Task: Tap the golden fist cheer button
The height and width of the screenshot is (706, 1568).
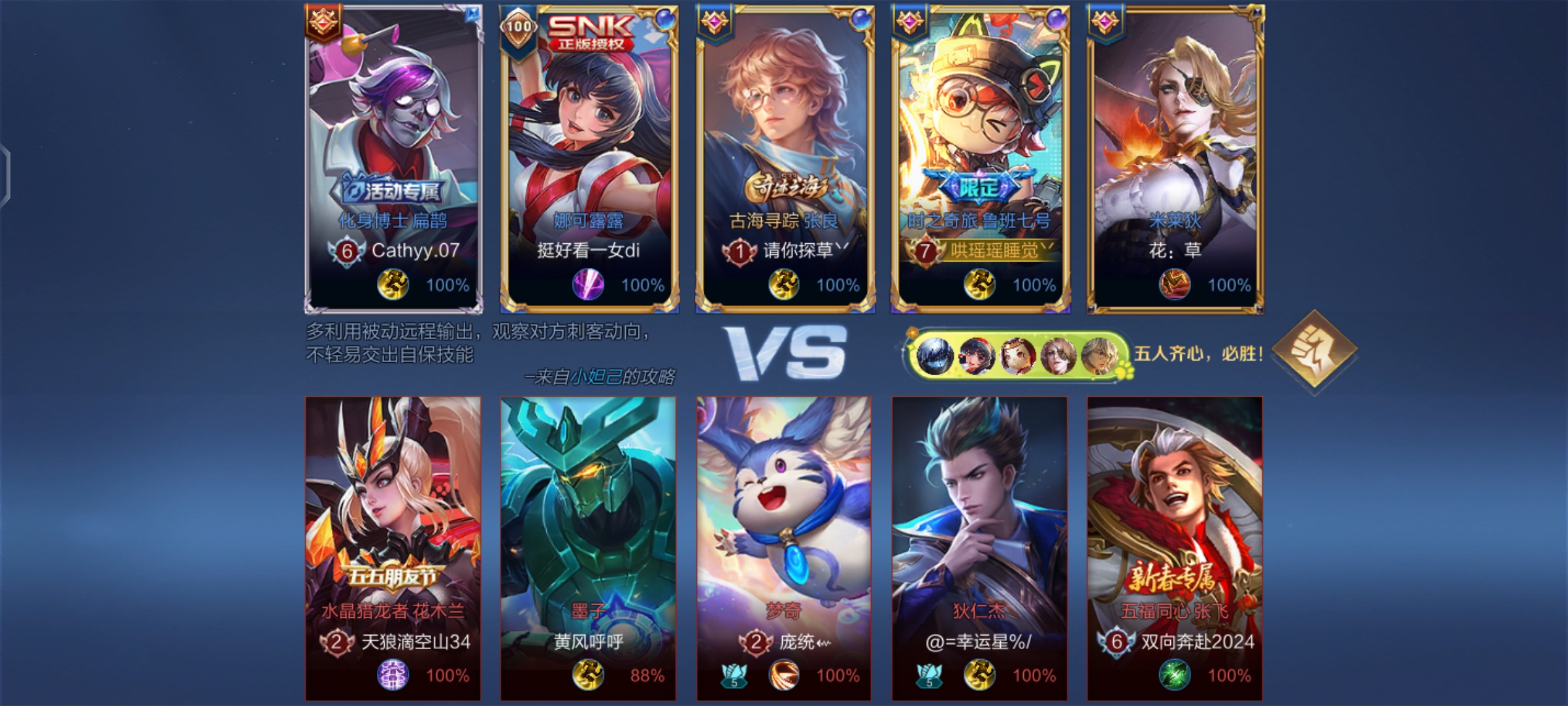Action: tap(1315, 351)
